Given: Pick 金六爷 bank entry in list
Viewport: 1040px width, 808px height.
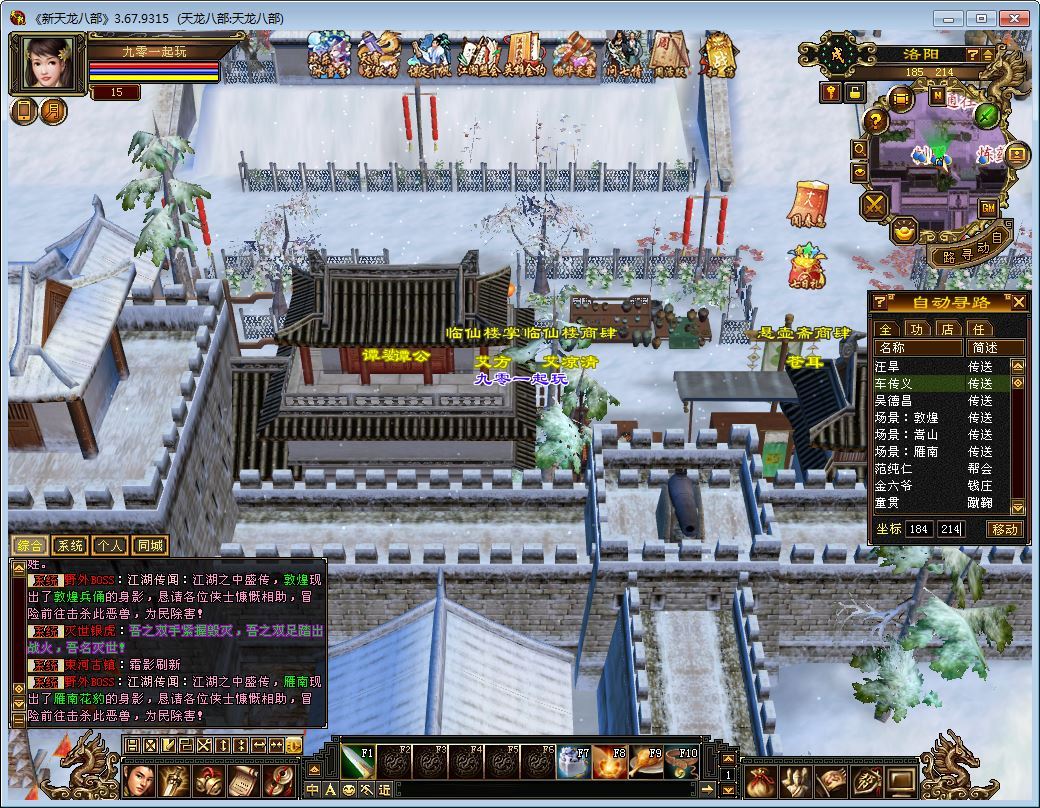Looking at the screenshot, I should coord(894,485).
